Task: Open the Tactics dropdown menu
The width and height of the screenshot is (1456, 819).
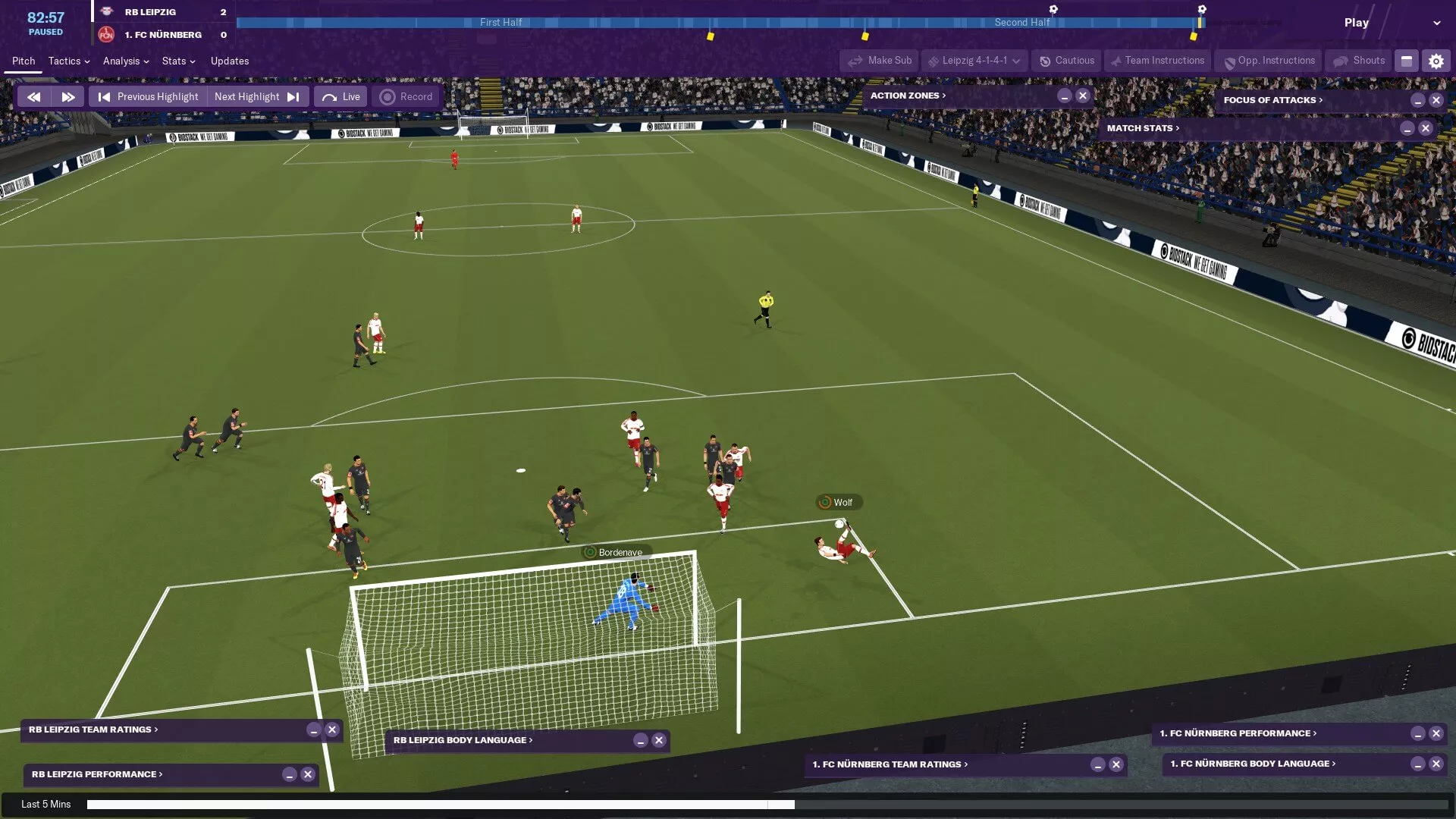Action: (68, 61)
